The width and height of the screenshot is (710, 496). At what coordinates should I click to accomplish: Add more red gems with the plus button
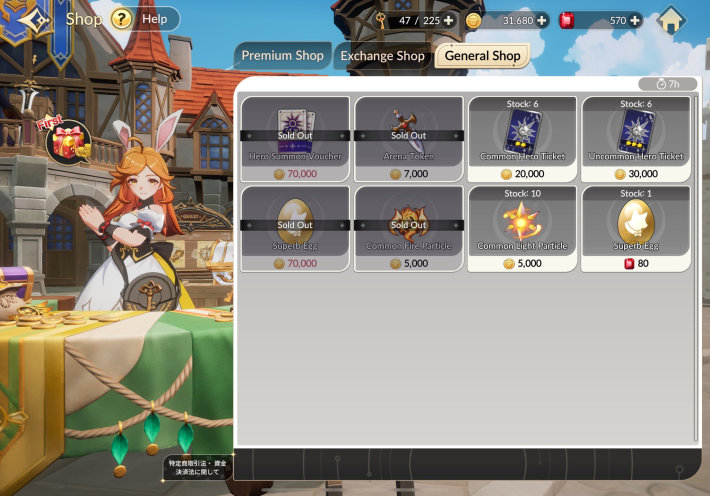click(x=634, y=20)
